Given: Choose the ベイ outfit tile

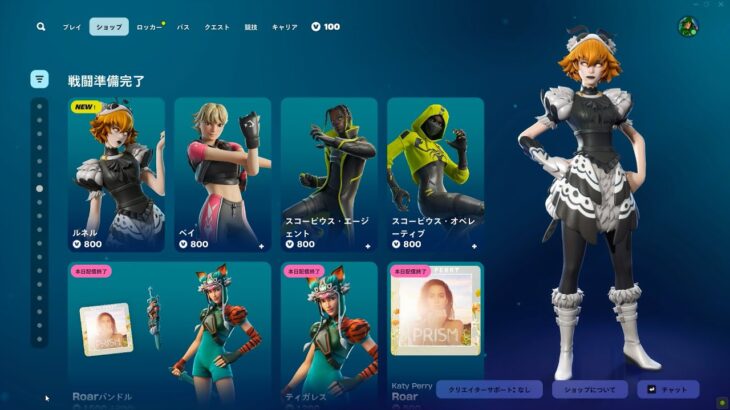Looking at the screenshot, I should click(222, 174).
